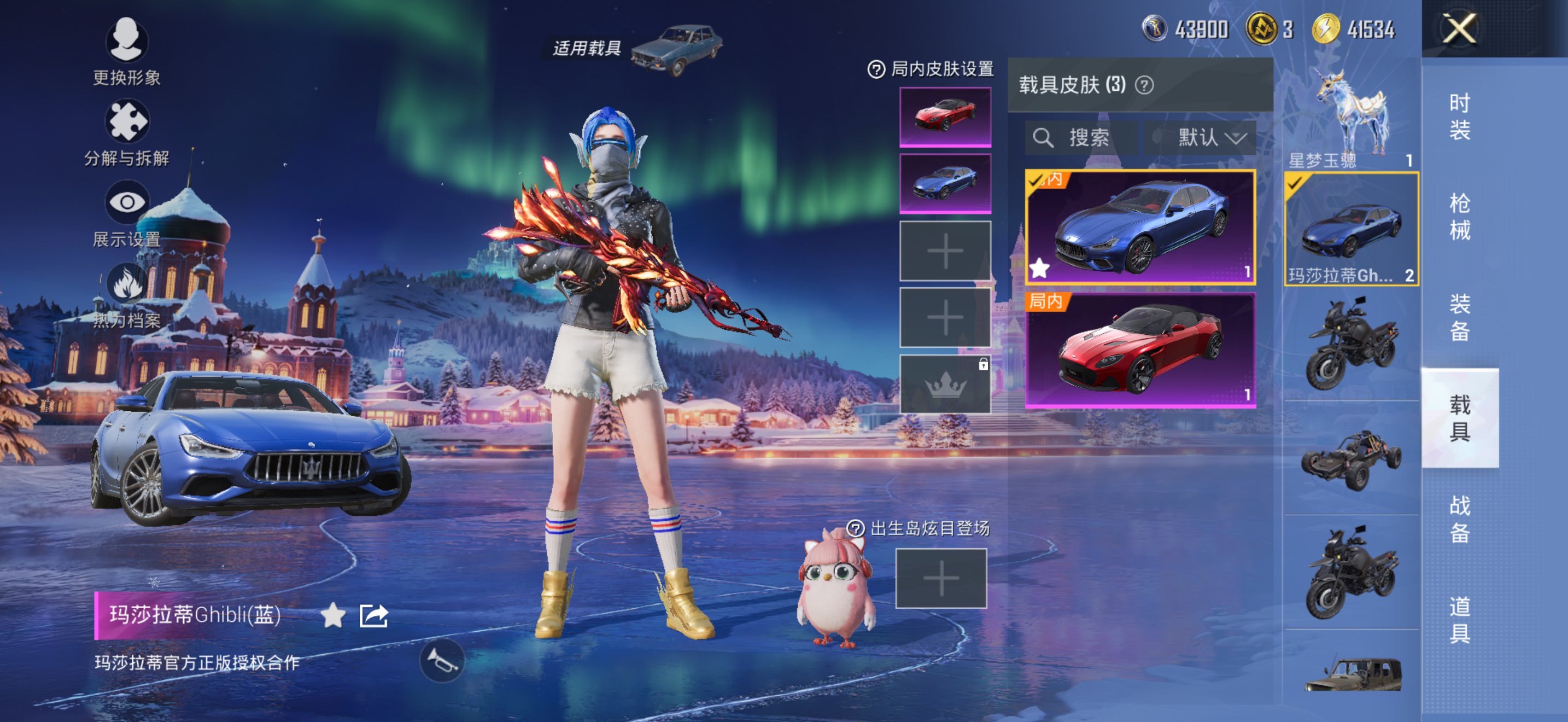This screenshot has height=722, width=1568.
Task: Switch to the 道具 items tab
Action: pos(1459,619)
